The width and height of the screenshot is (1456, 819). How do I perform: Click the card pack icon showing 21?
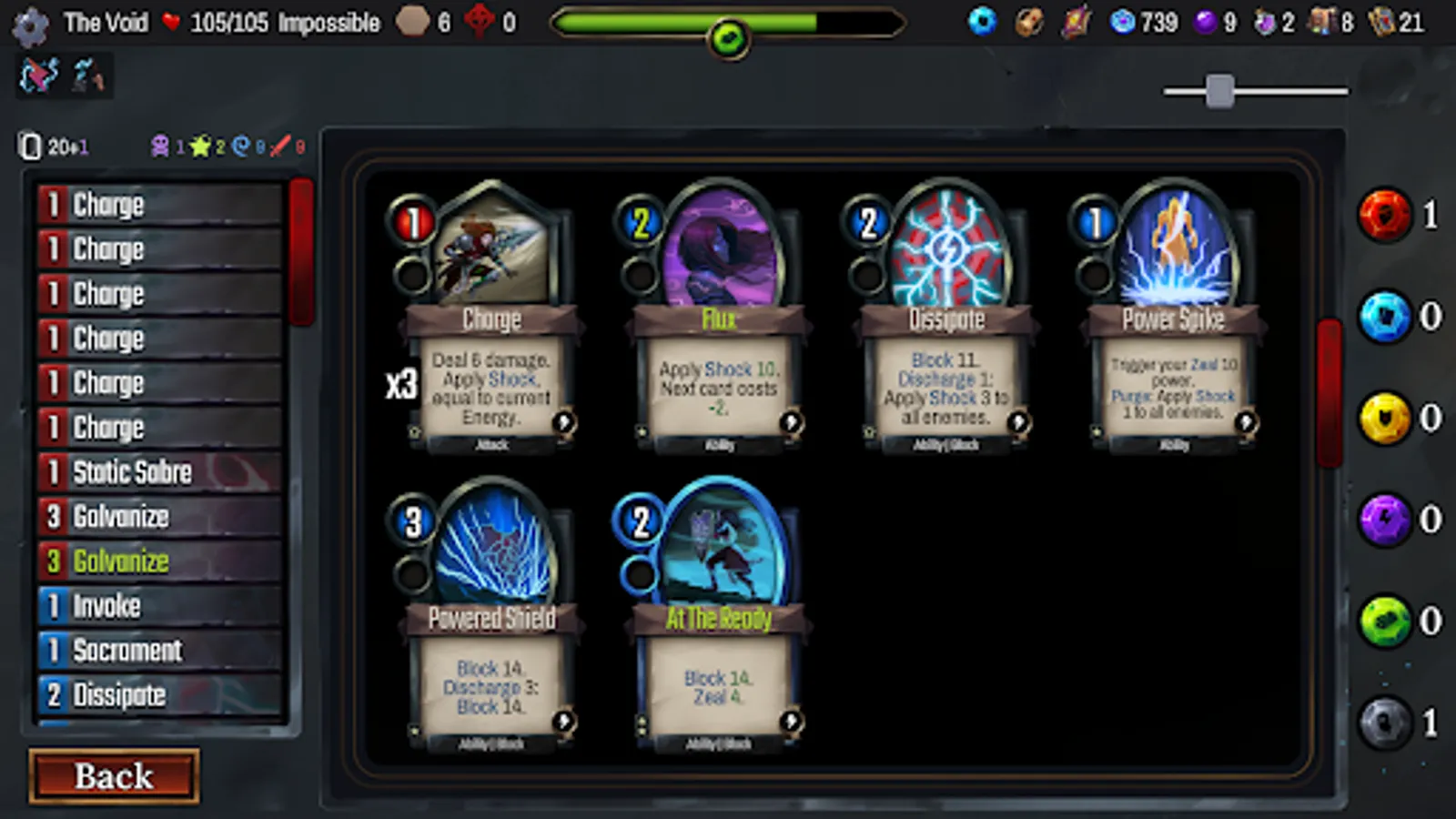pyautogui.click(x=1381, y=23)
